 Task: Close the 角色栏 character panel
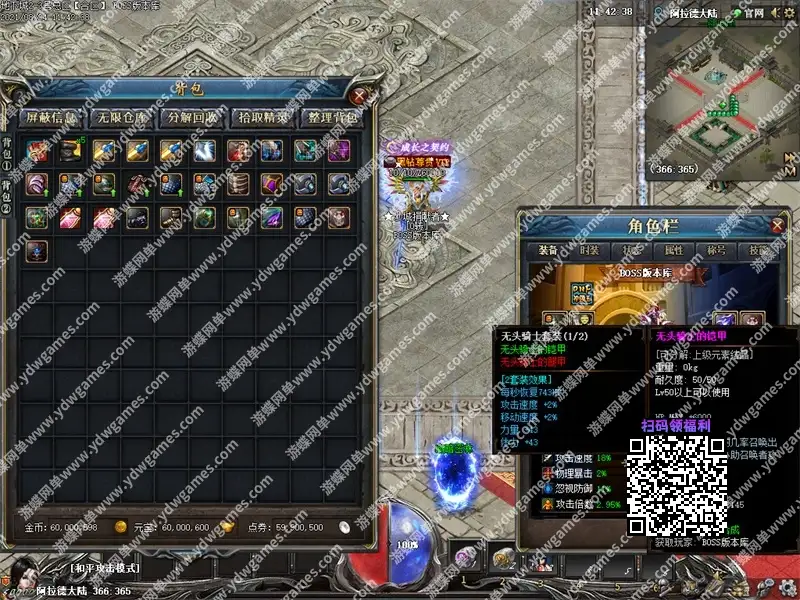pos(777,225)
